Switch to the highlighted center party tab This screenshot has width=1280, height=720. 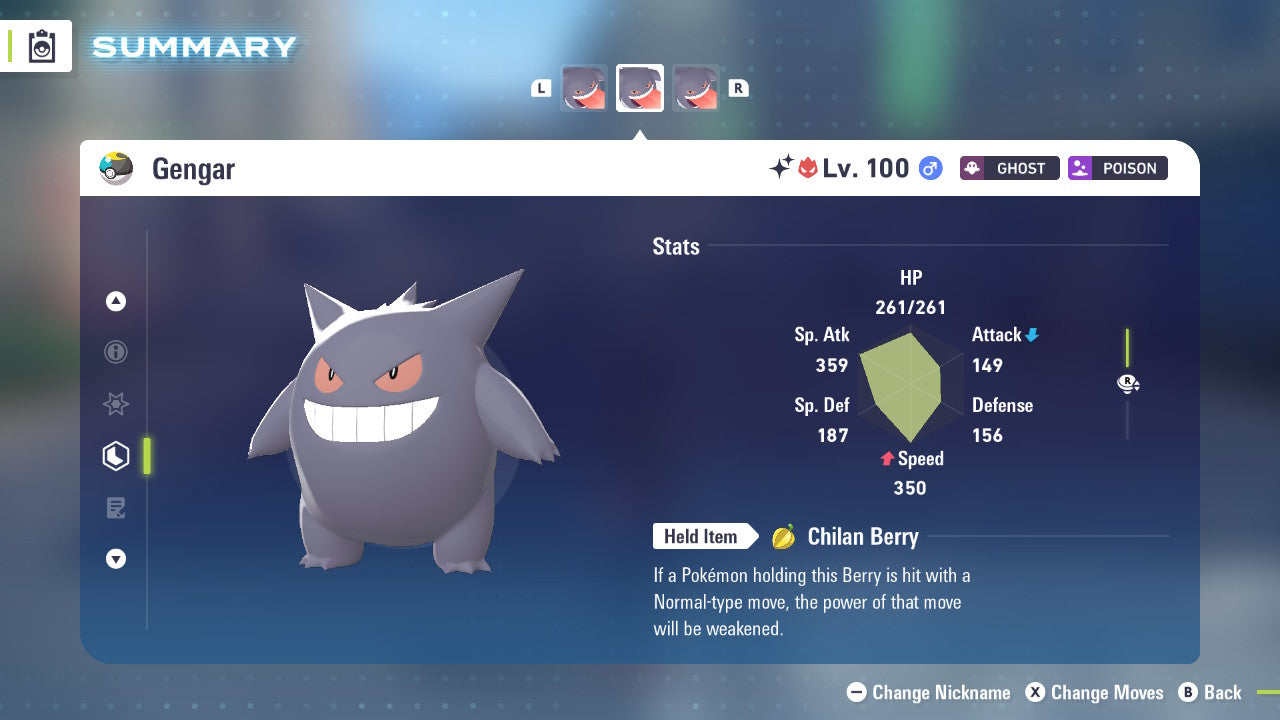(x=640, y=88)
